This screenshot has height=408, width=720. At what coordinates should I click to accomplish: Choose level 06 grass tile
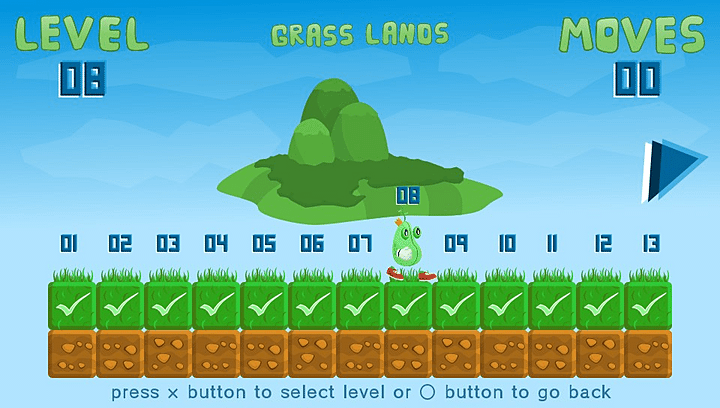pyautogui.click(x=312, y=305)
